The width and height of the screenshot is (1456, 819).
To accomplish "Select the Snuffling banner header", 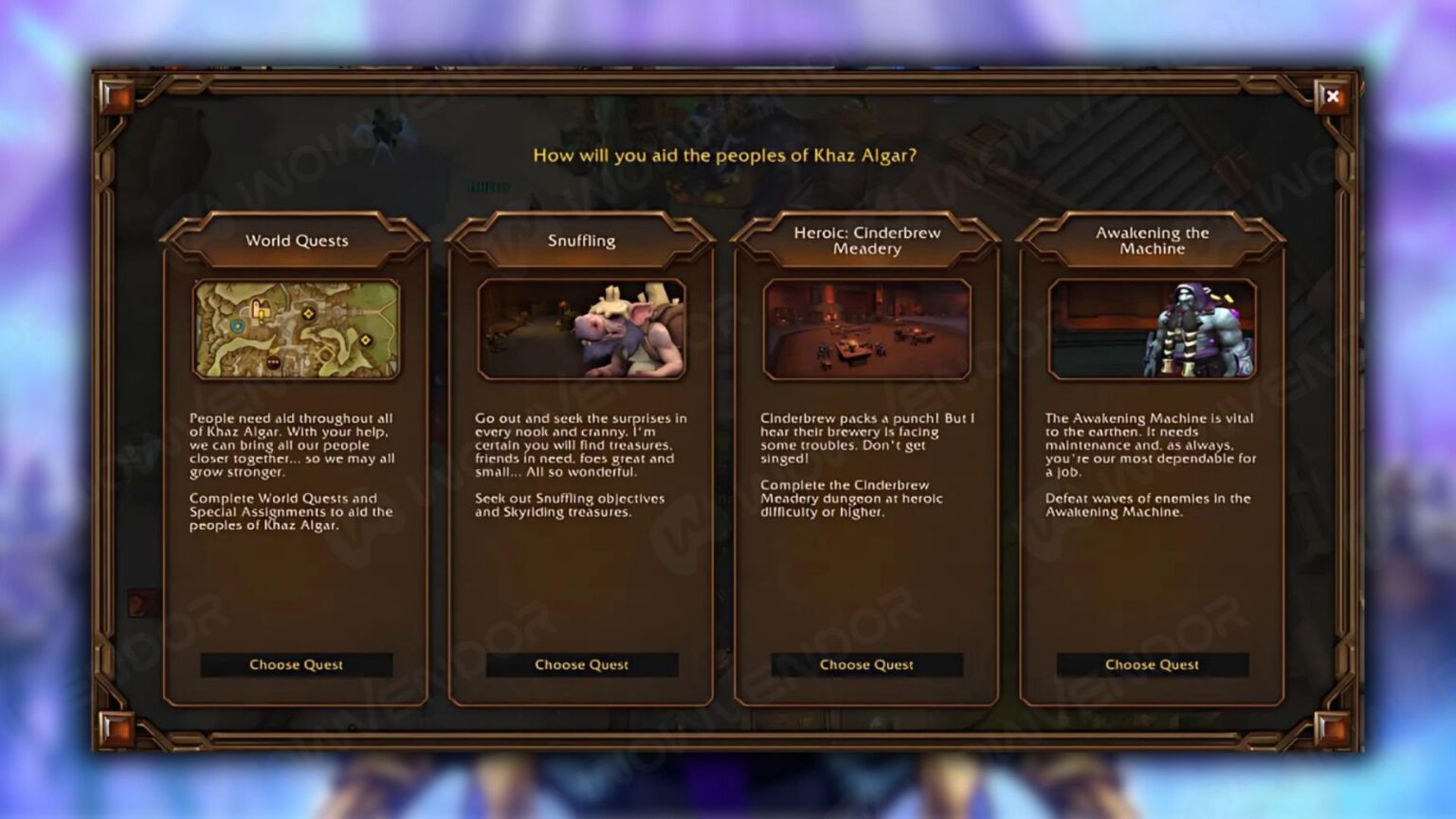I will point(581,240).
